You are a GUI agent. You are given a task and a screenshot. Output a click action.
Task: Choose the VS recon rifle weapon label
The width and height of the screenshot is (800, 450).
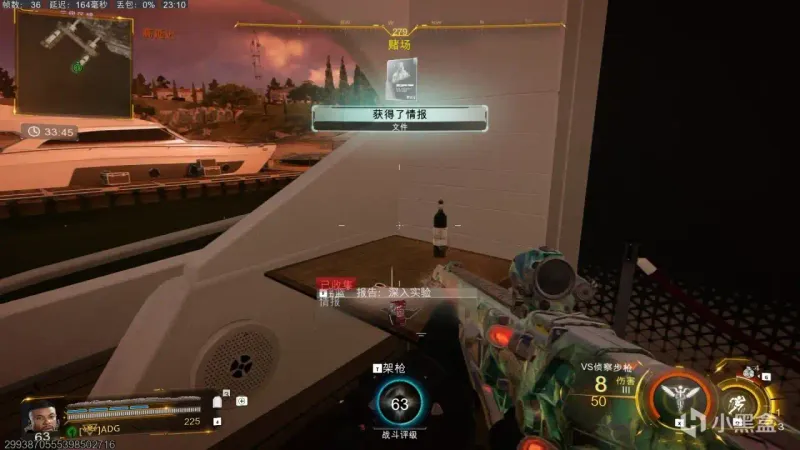tap(610, 367)
